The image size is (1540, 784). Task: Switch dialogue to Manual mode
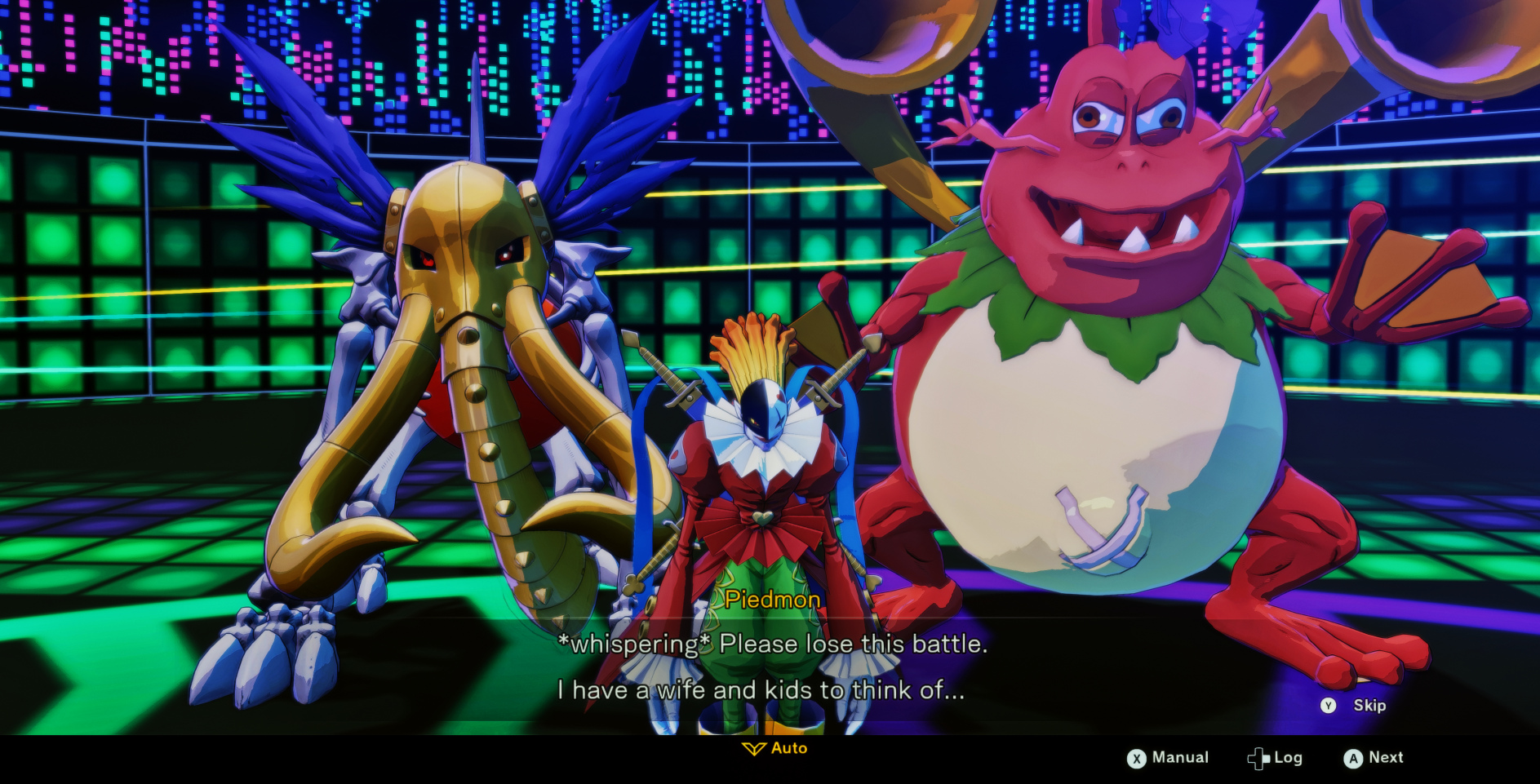tap(1168, 758)
